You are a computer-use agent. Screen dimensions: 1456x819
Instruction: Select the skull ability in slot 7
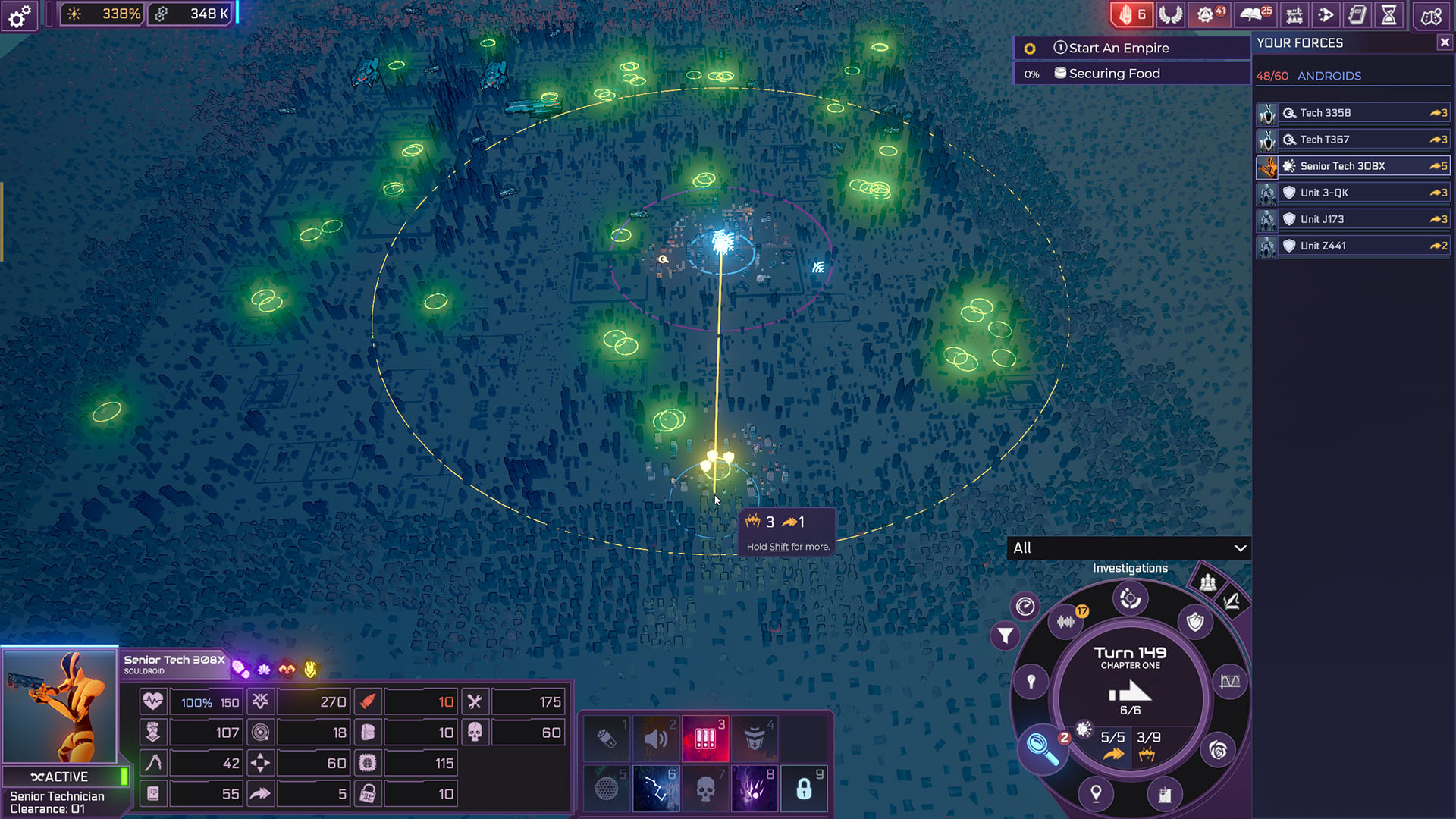click(x=704, y=787)
